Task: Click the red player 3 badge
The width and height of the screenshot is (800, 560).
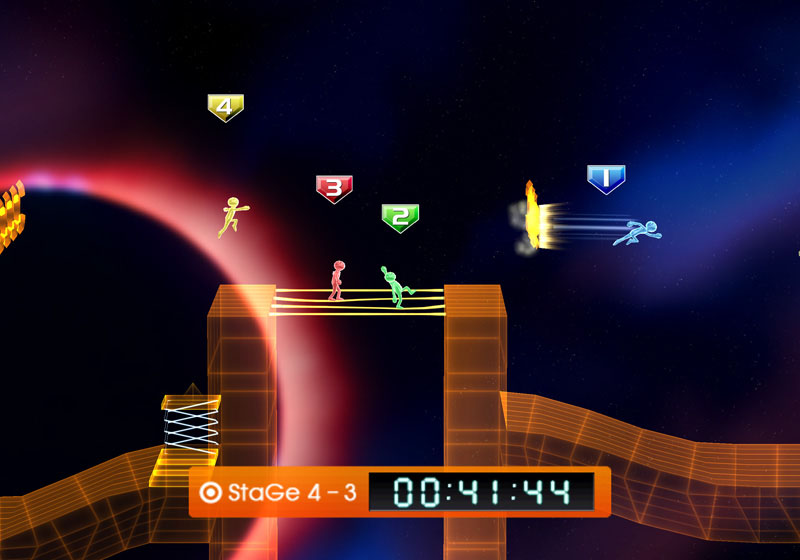Action: (334, 188)
